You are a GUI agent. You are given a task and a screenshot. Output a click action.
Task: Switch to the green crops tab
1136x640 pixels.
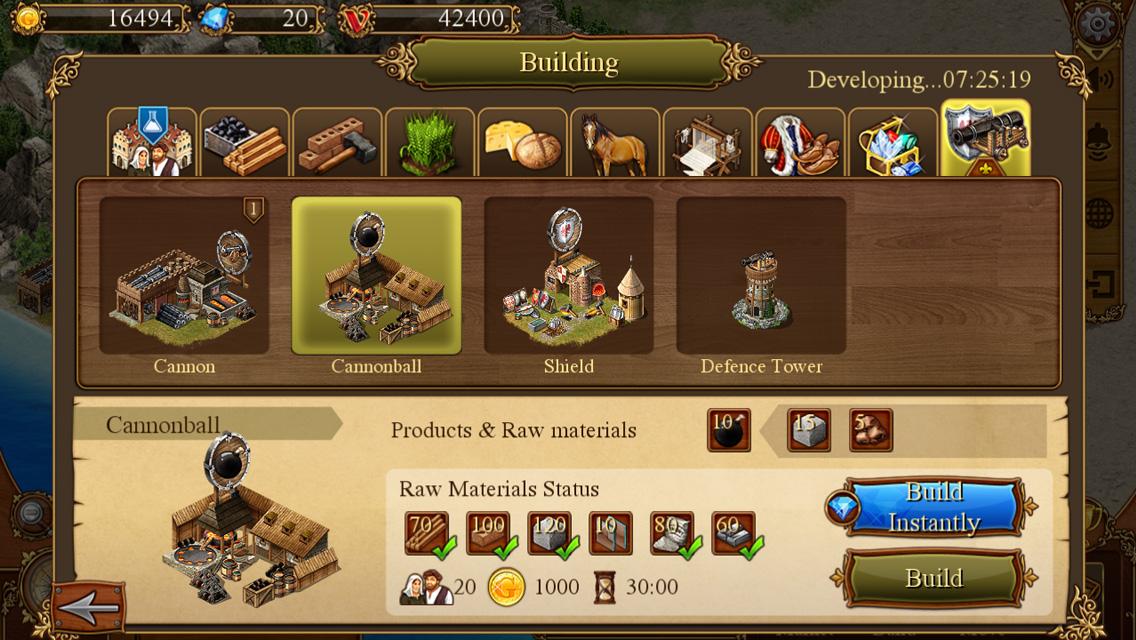429,143
